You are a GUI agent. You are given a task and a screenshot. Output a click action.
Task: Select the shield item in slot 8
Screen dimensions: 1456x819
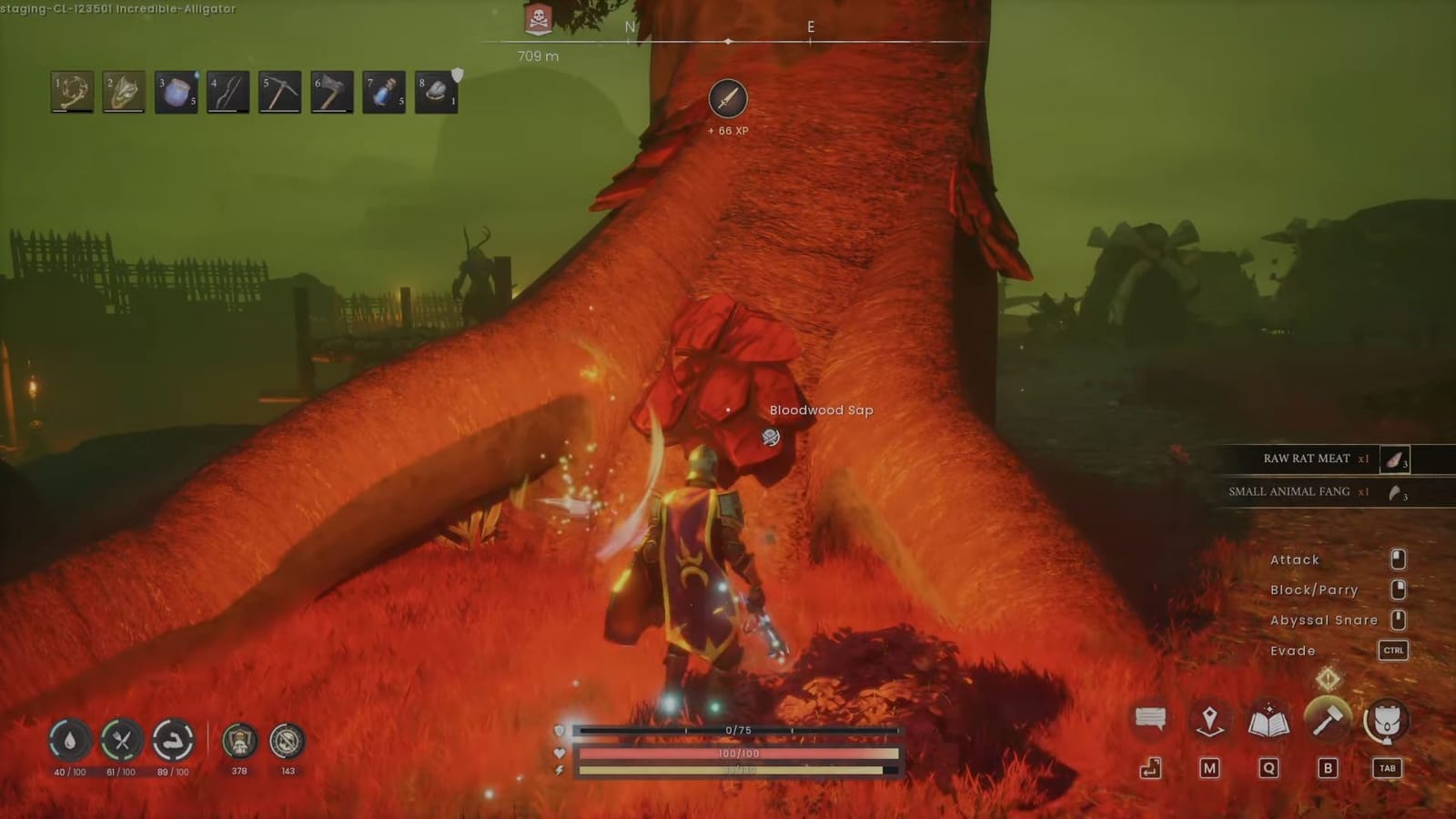pyautogui.click(x=435, y=91)
